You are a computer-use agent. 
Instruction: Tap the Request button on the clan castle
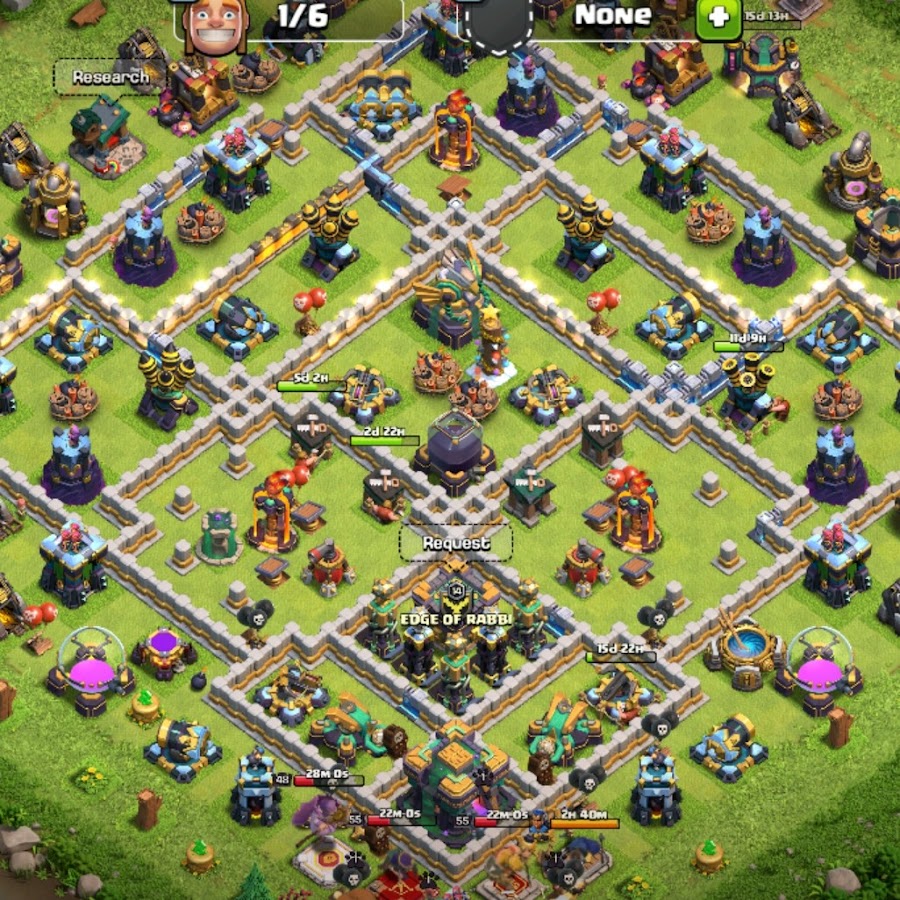tap(456, 543)
